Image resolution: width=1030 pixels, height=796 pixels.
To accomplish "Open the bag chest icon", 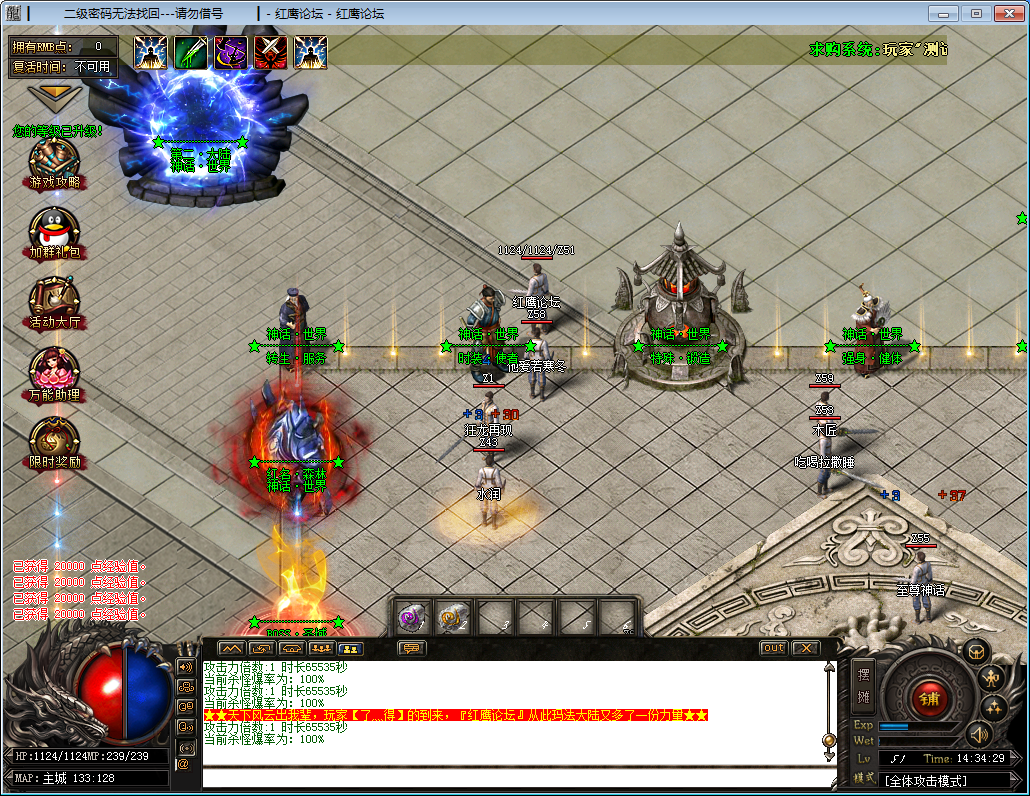I will (x=976, y=652).
